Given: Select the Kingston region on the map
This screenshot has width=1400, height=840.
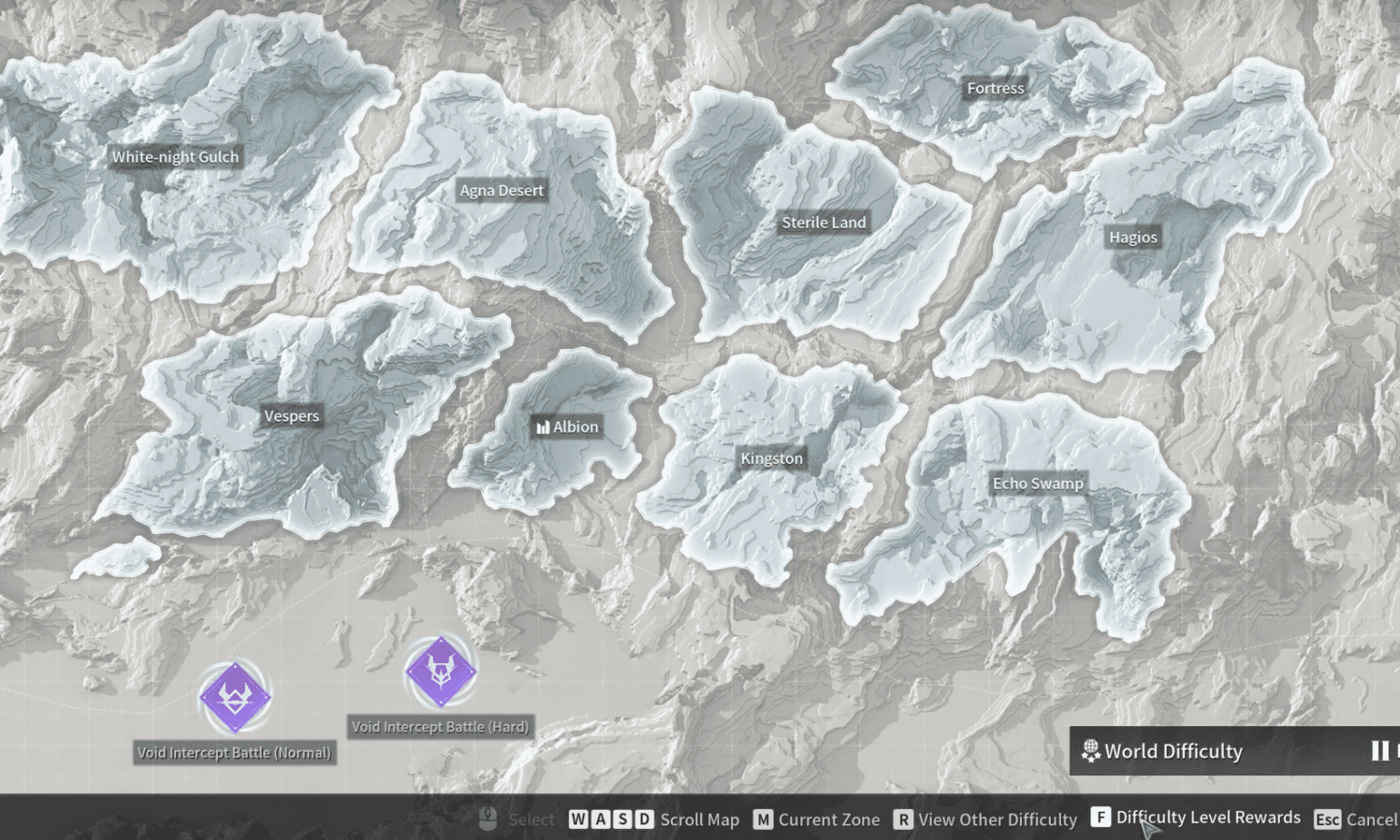Looking at the screenshot, I should (772, 458).
